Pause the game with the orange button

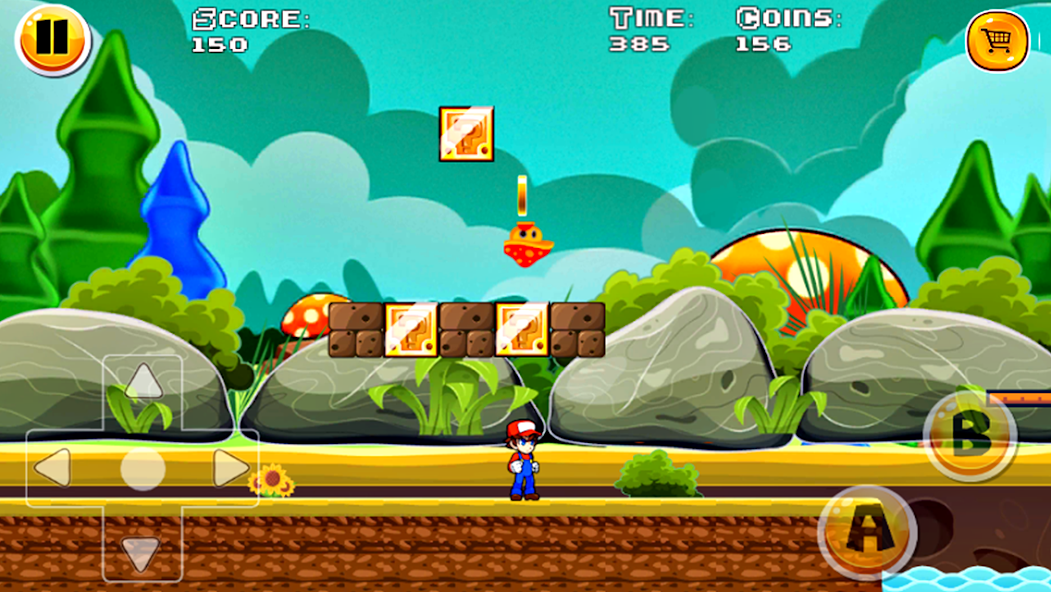pyautogui.click(x=52, y=39)
